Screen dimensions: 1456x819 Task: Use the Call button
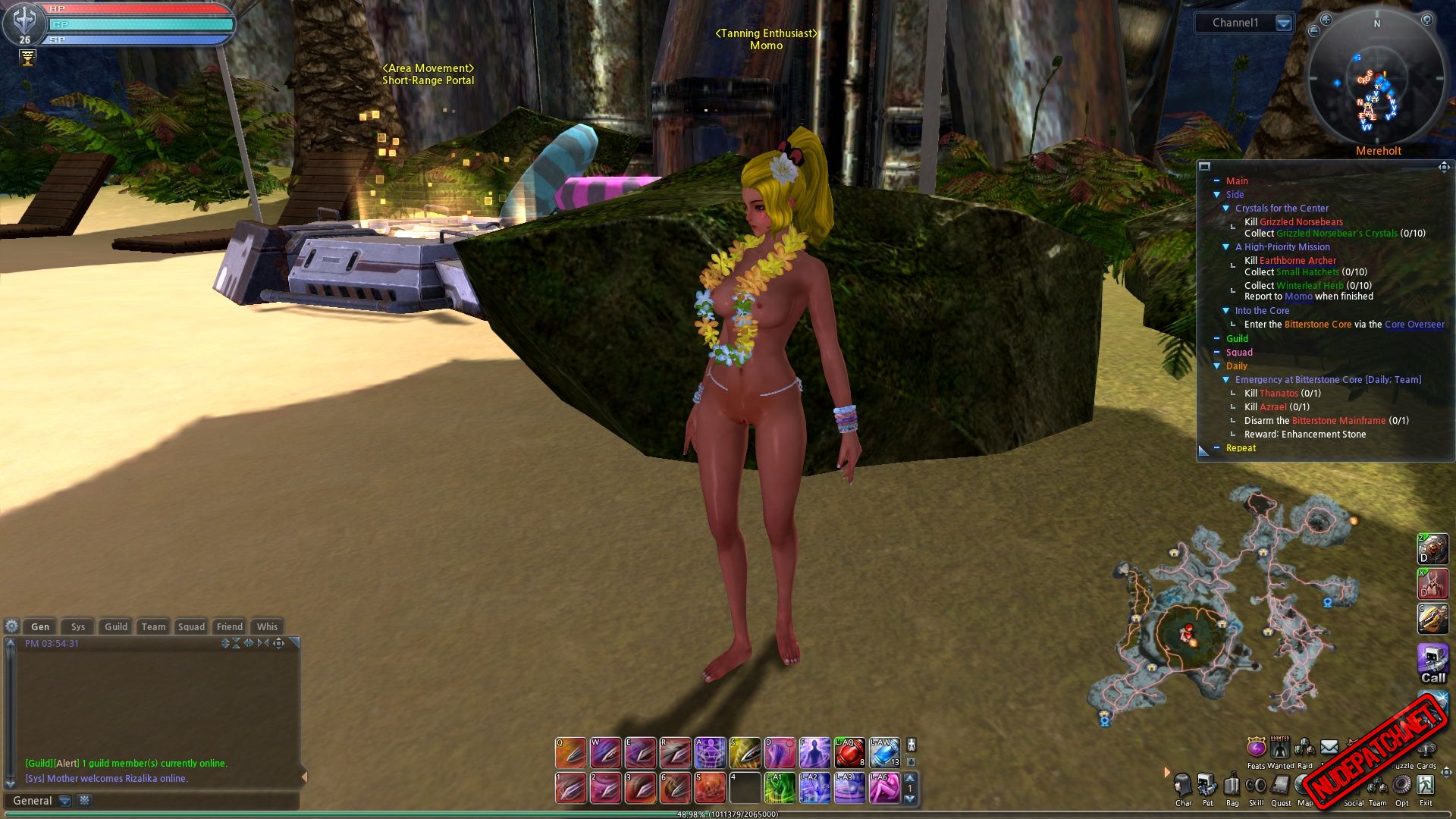1432,664
